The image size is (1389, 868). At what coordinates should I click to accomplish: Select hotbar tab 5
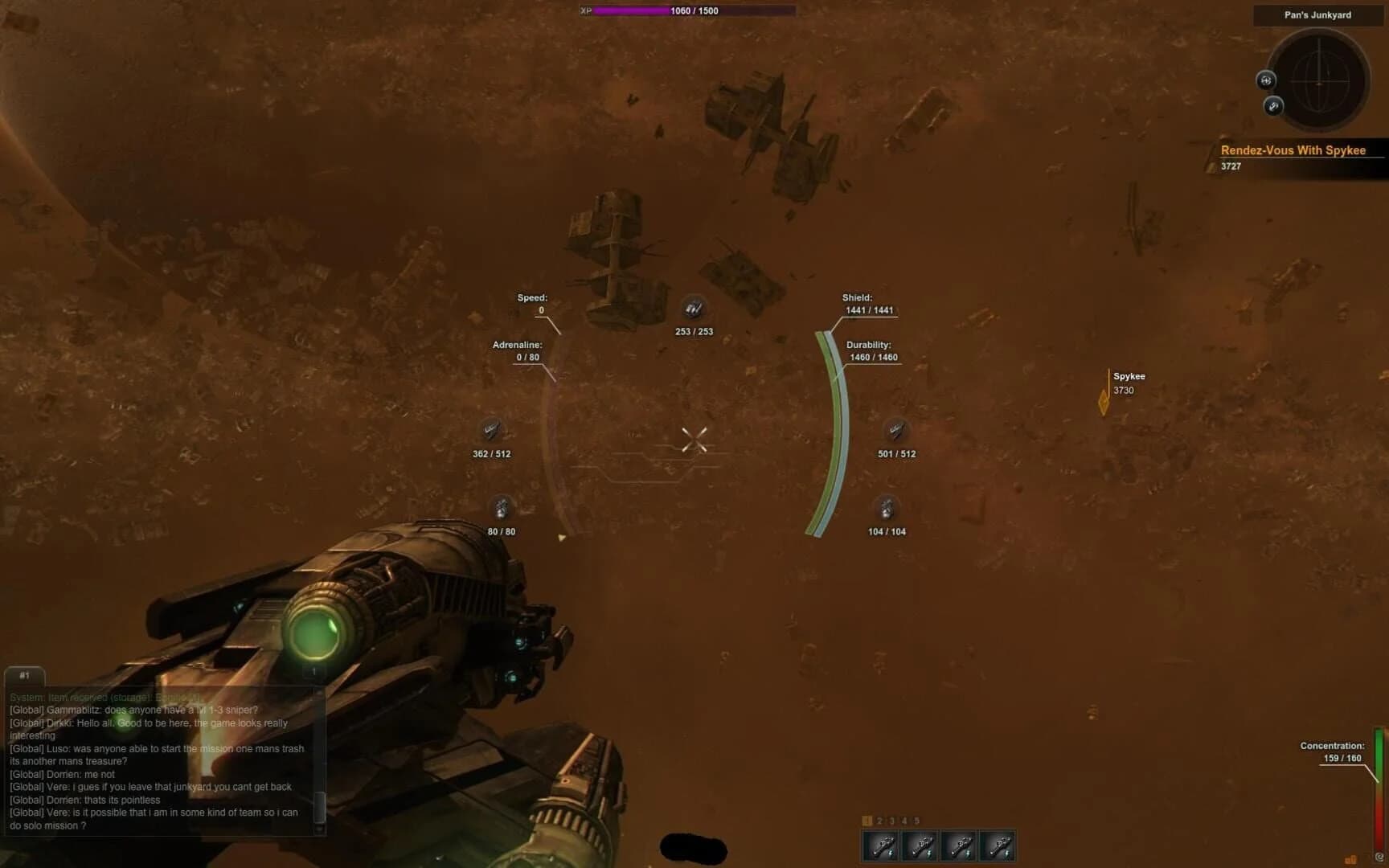[x=916, y=821]
